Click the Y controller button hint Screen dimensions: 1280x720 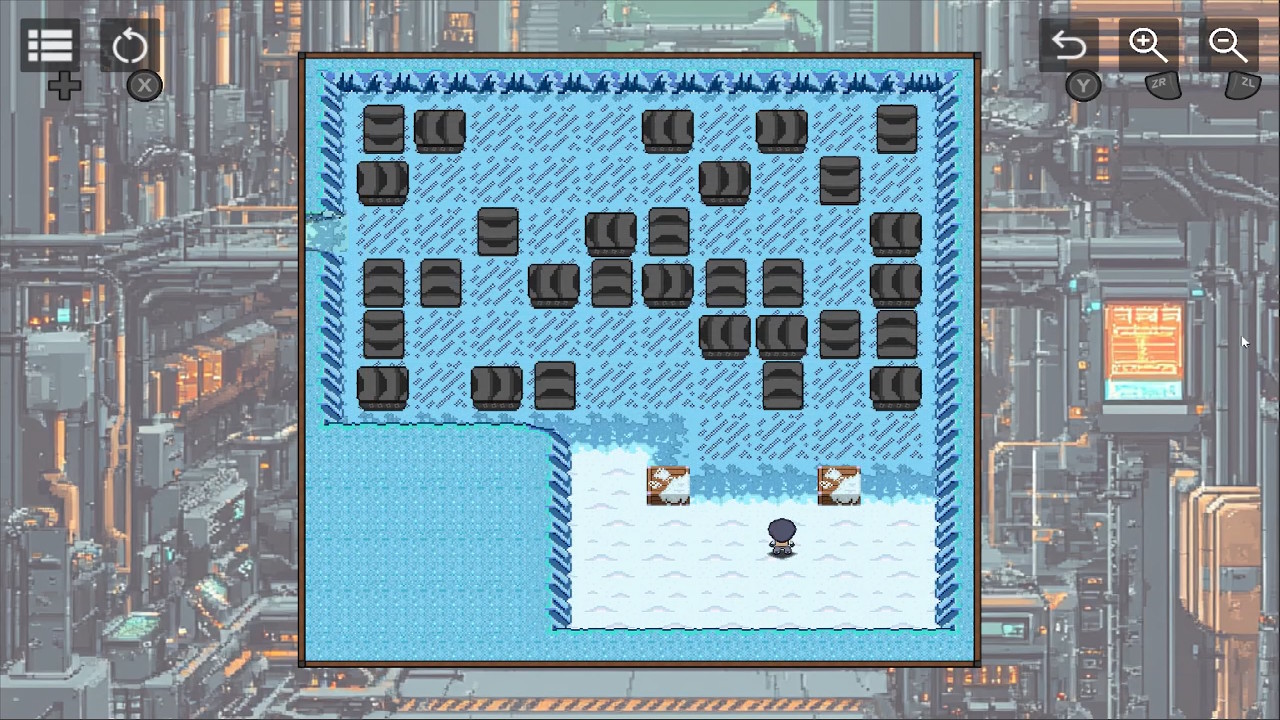pos(1083,85)
